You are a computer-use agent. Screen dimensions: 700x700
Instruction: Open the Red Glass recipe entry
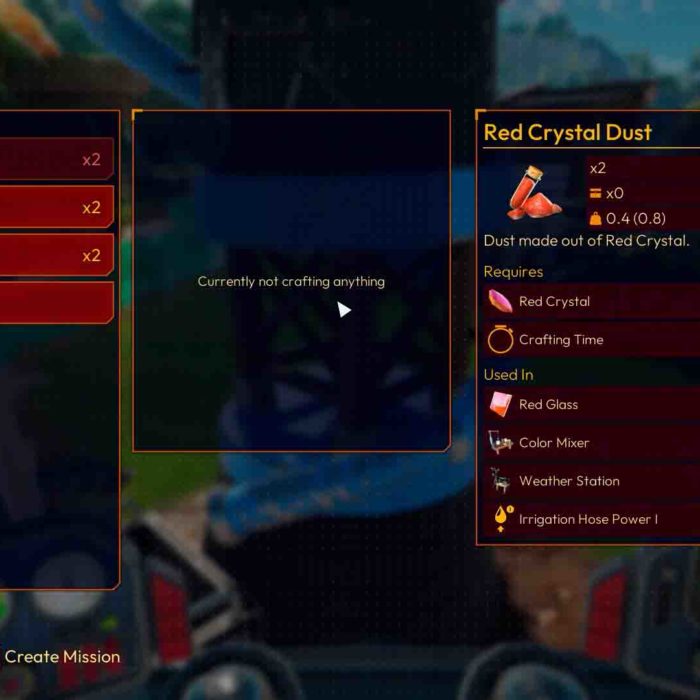point(590,405)
